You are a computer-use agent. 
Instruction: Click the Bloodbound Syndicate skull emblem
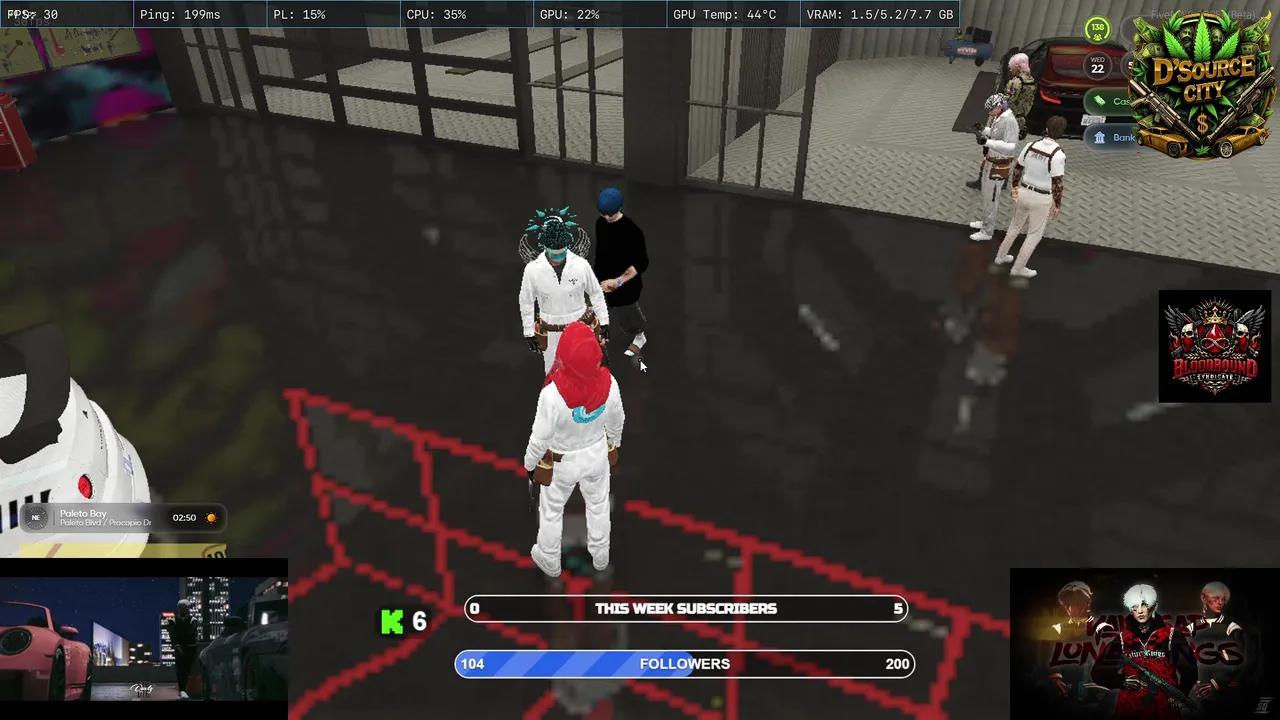[x=1214, y=345]
